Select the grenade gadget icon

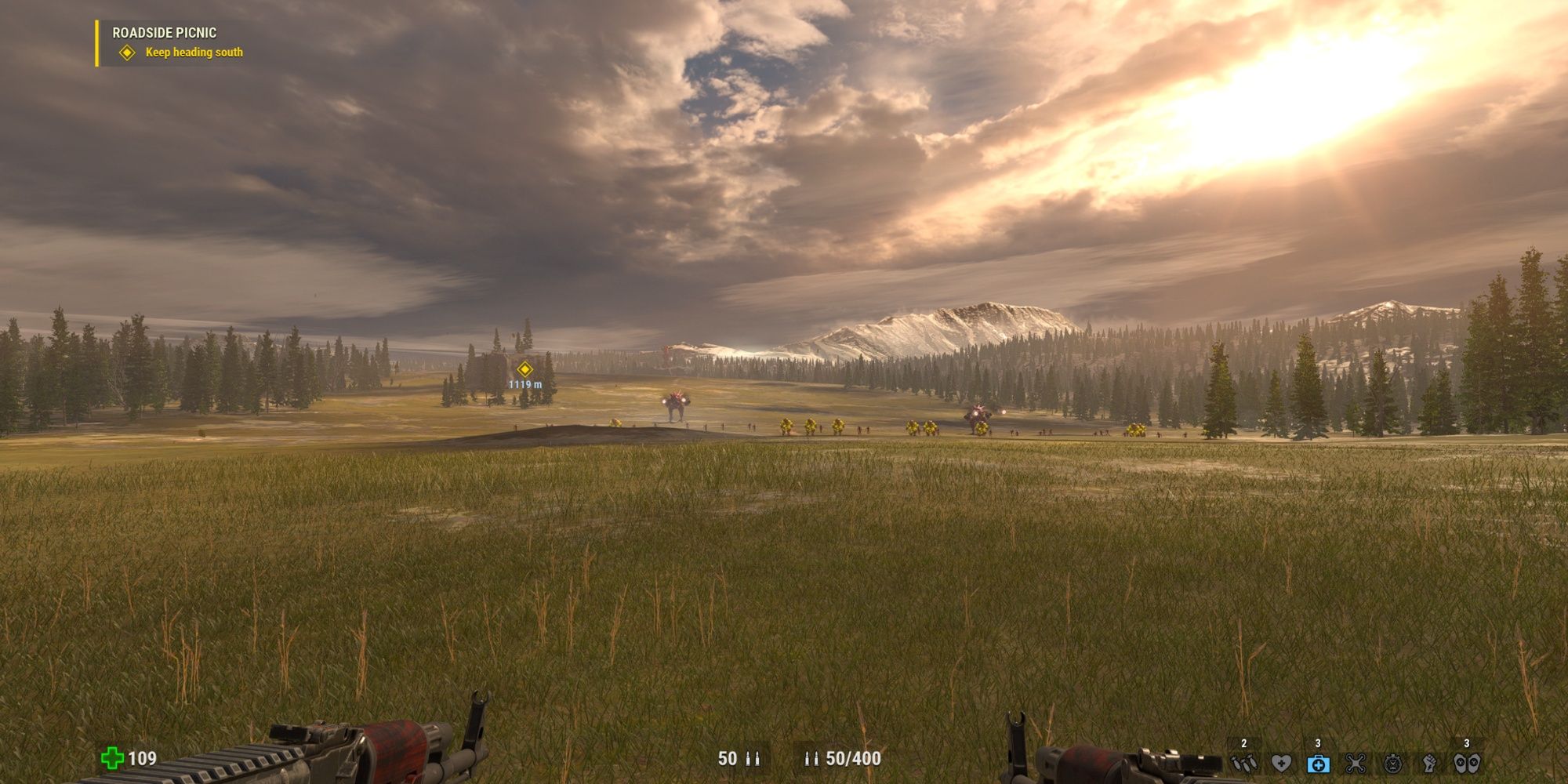pos(1243,764)
